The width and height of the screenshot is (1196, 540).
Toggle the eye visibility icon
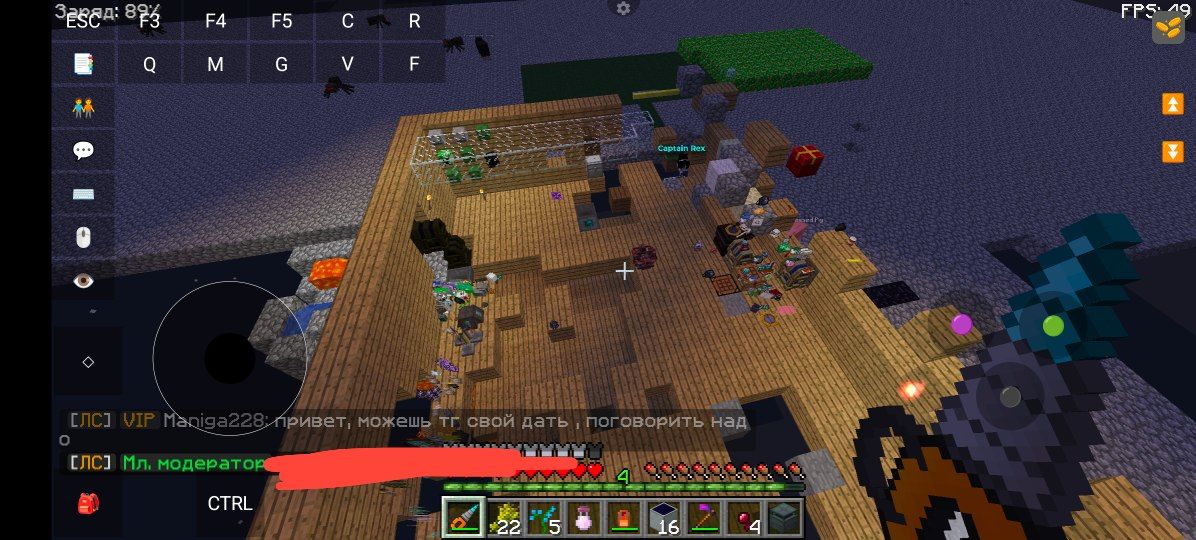[83, 281]
